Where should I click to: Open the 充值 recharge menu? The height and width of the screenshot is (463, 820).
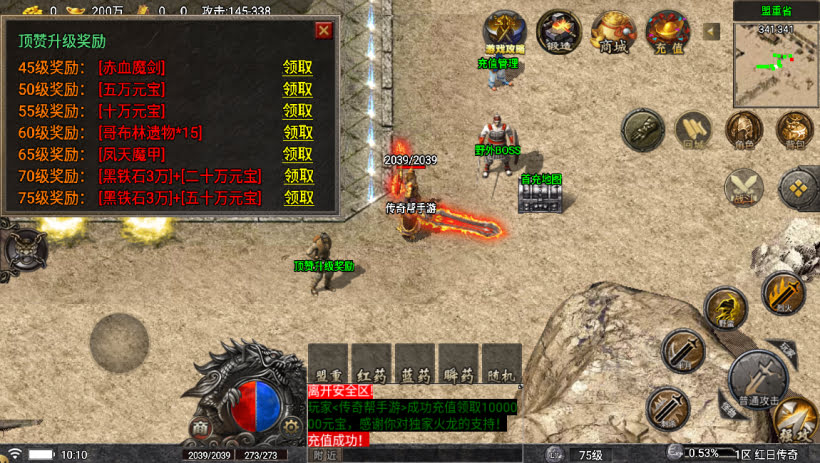coord(667,32)
